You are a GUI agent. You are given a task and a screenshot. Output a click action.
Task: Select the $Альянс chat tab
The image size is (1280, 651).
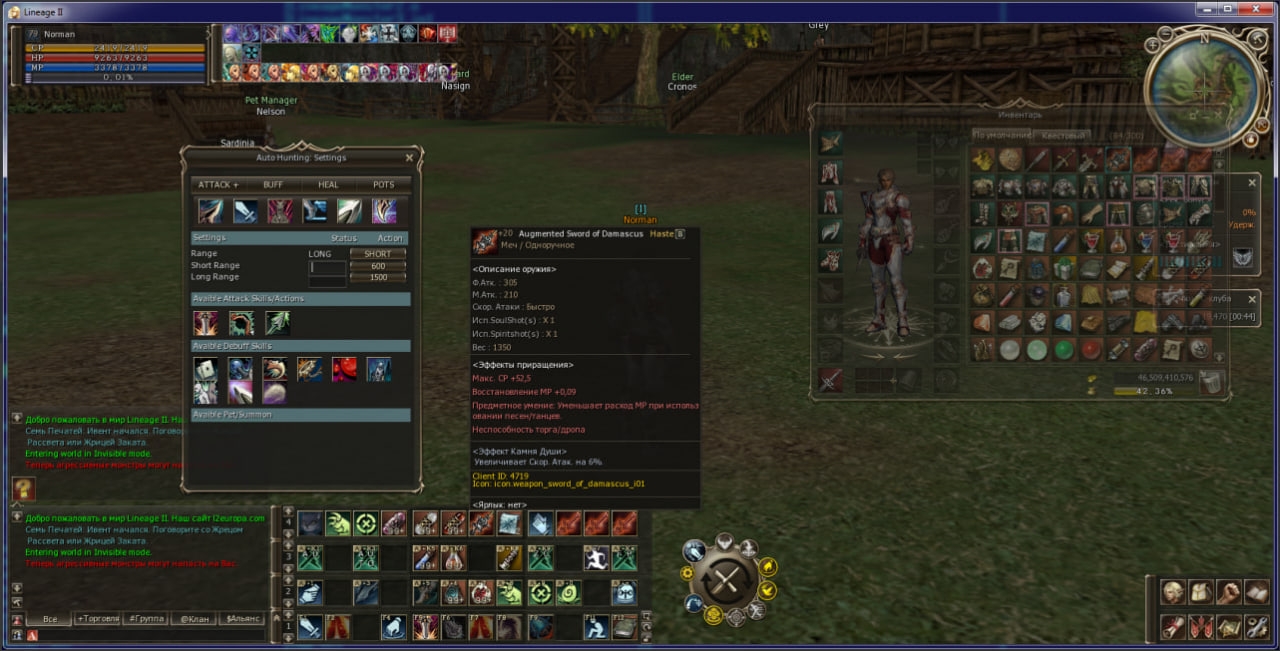point(242,619)
